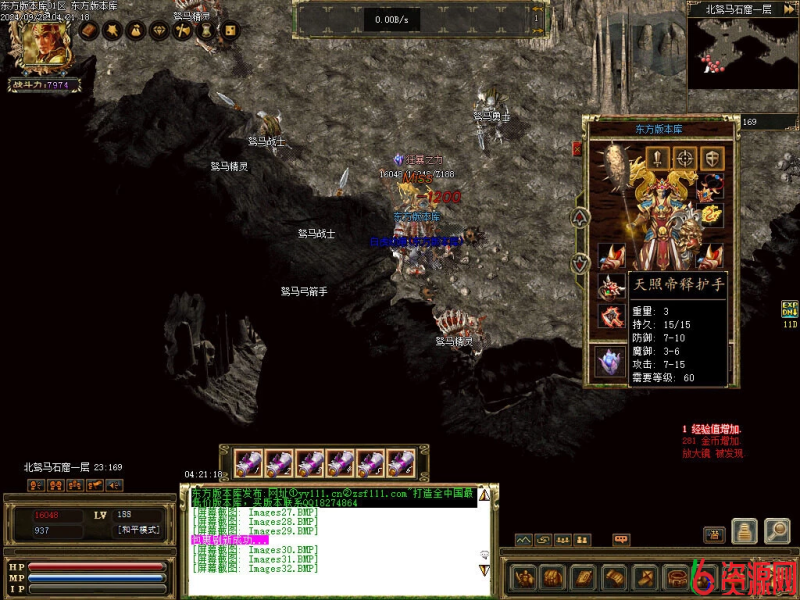This screenshot has height=600, width=800.
Task: Open the dice icon in top bar
Action: tap(229, 31)
